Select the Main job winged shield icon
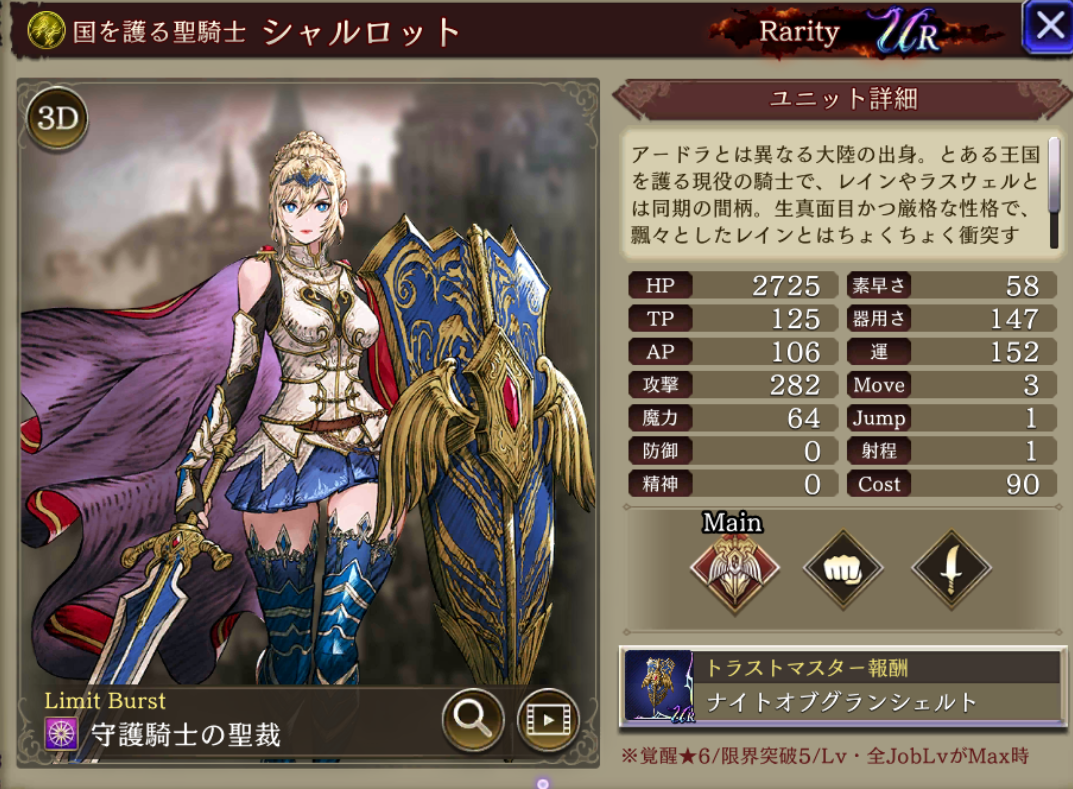Image resolution: width=1073 pixels, height=789 pixels. pos(735,573)
